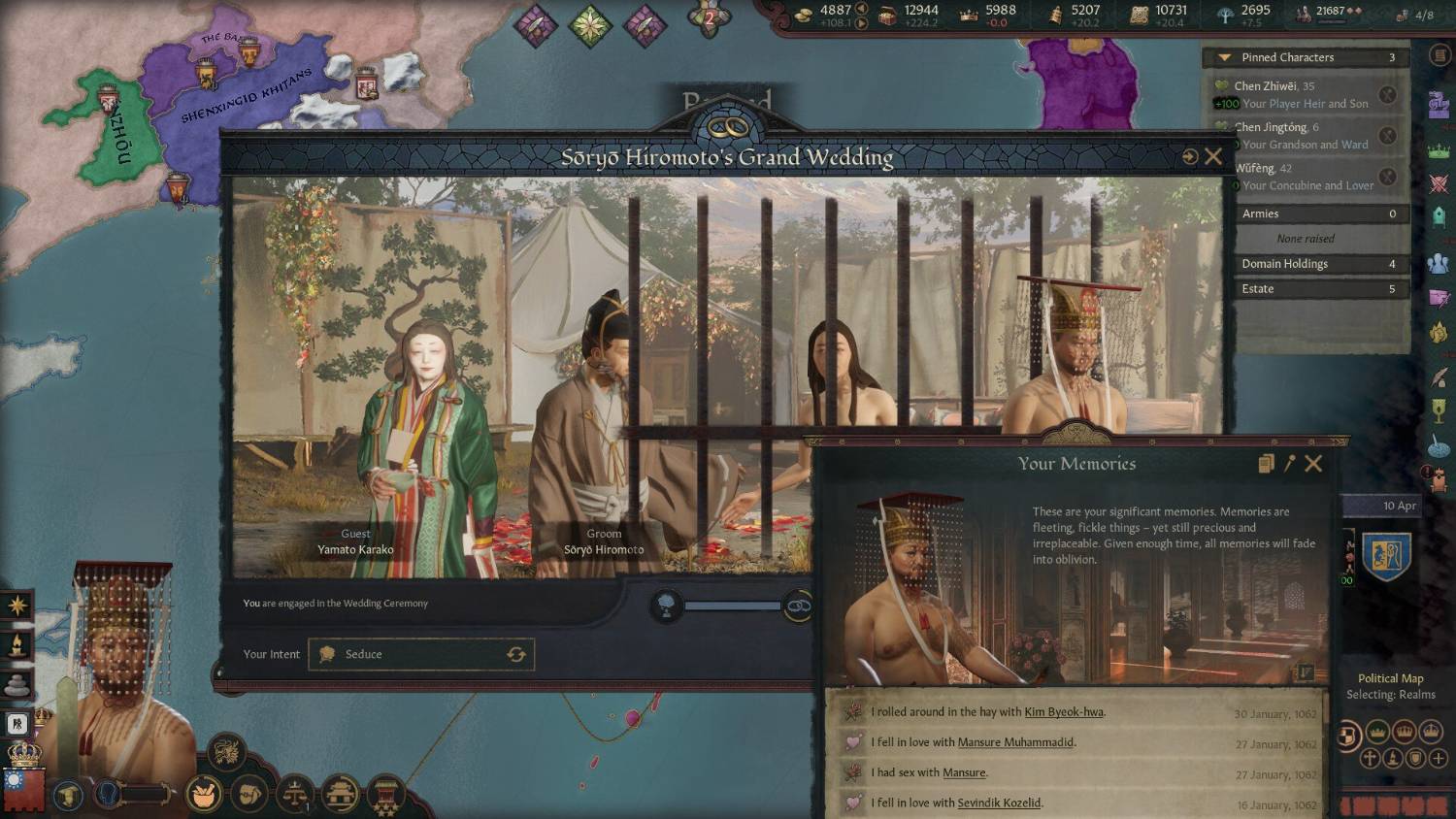The width and height of the screenshot is (1456, 819).
Task: Follow the Sevindik Kozelid link
Action: pos(999,803)
